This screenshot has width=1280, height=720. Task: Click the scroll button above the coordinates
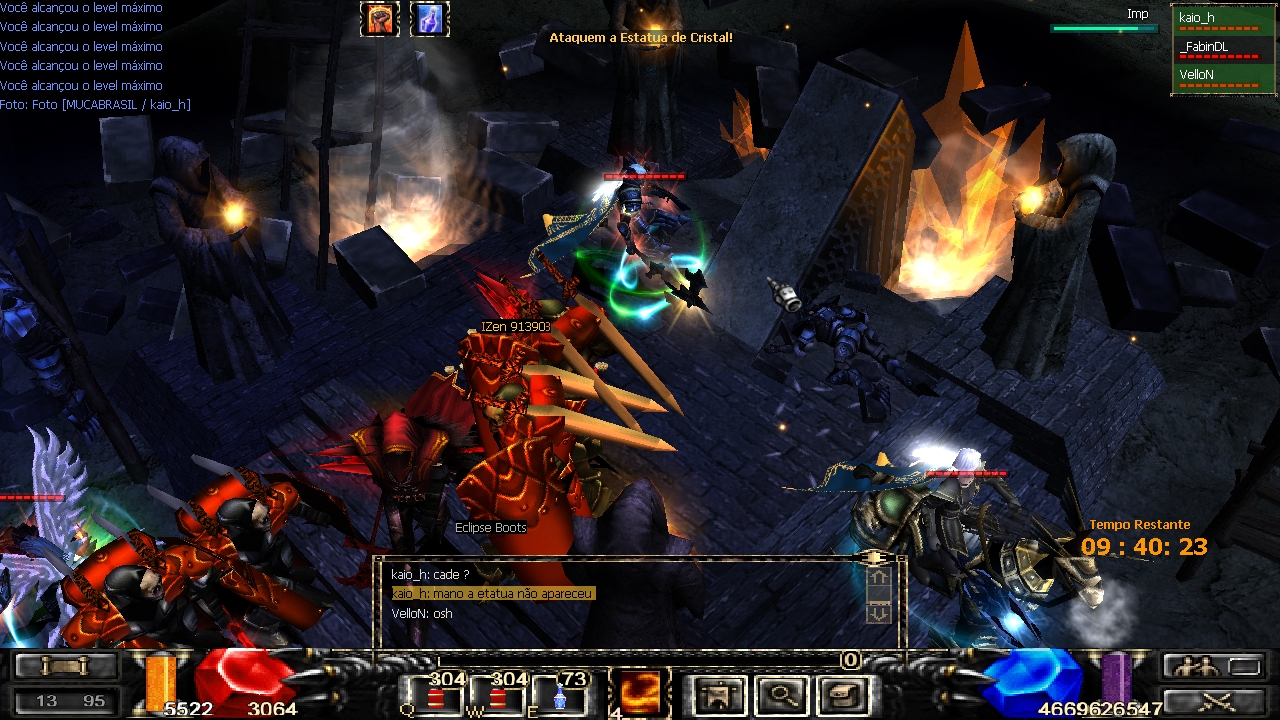tap(66, 666)
